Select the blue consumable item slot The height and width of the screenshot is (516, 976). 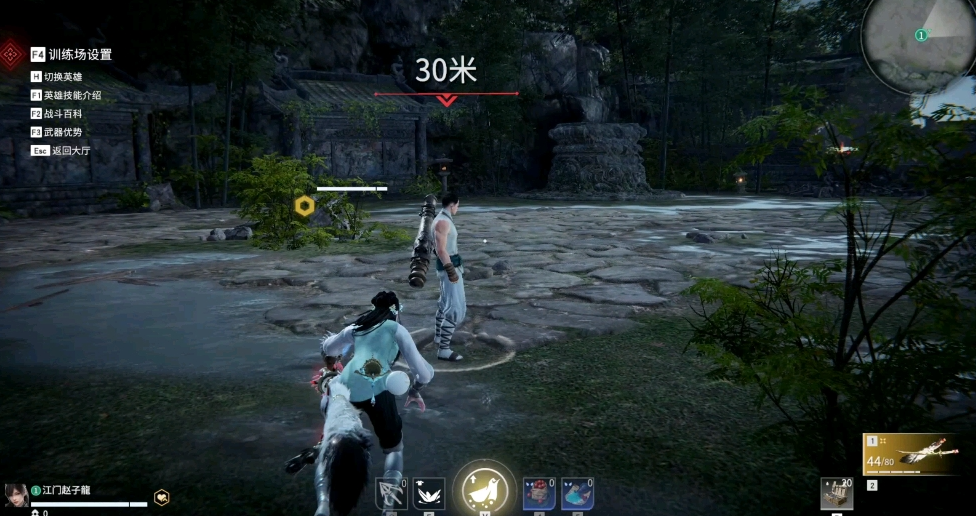point(576,493)
